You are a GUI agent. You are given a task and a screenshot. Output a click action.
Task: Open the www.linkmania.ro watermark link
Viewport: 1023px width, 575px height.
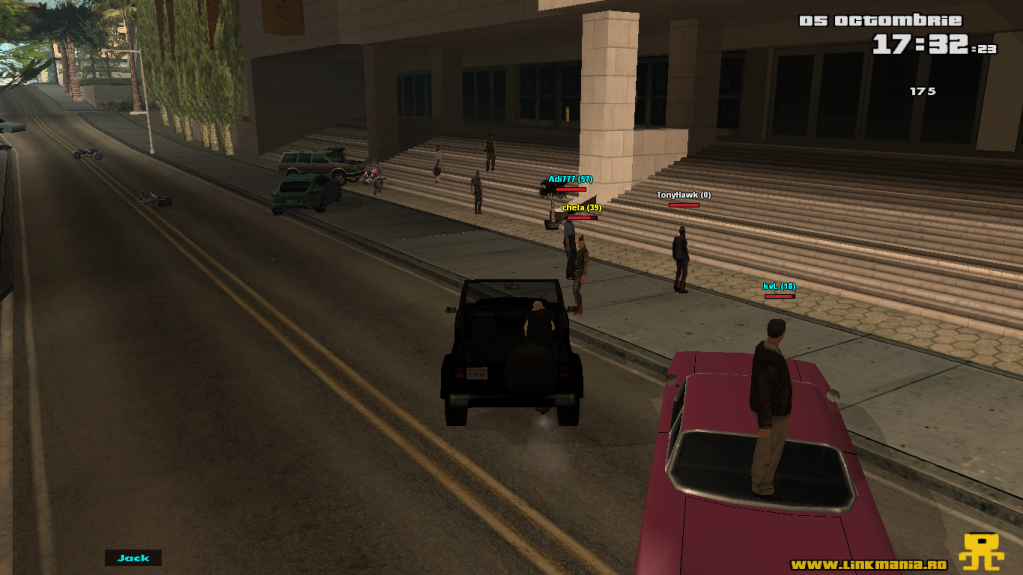pos(868,565)
